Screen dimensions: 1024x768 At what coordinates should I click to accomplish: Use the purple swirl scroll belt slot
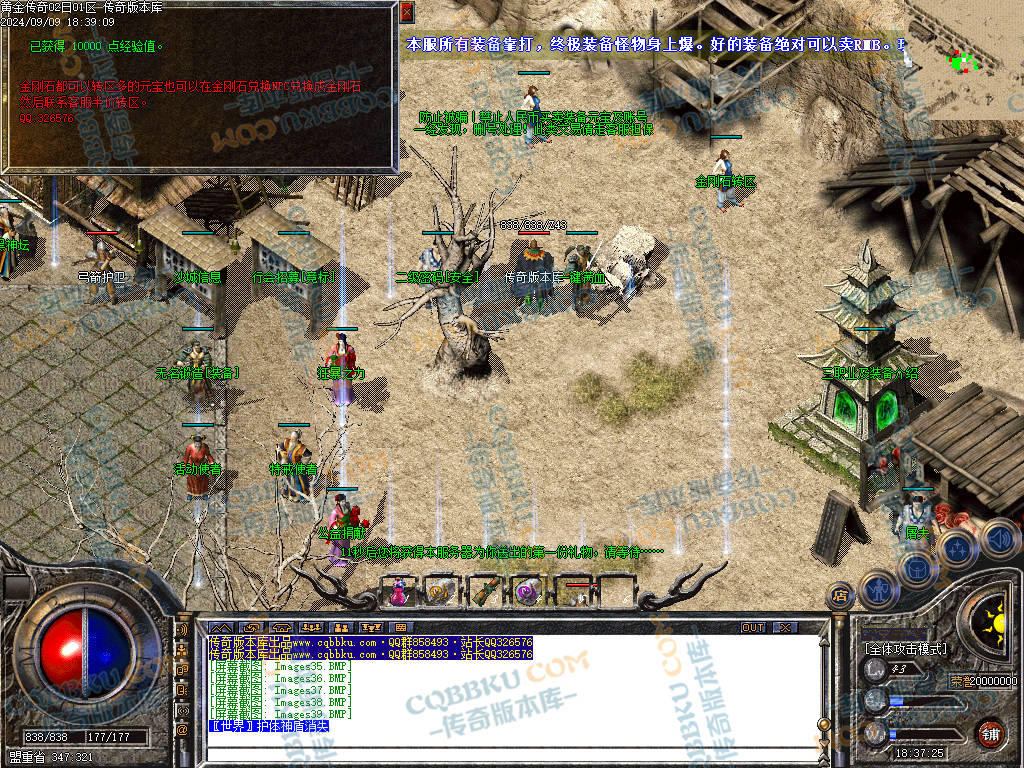pyautogui.click(x=528, y=591)
